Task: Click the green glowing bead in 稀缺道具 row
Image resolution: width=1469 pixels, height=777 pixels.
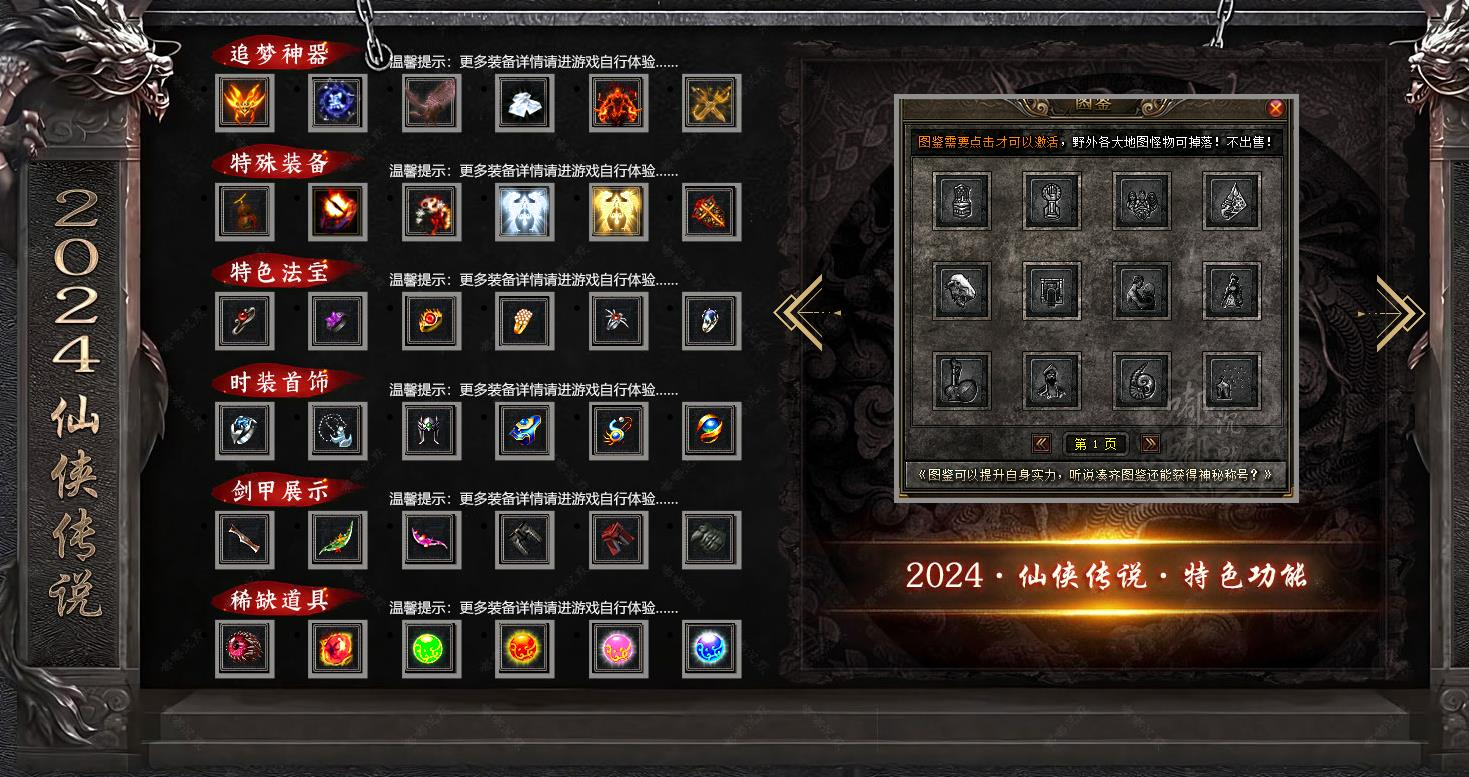Action: pos(431,648)
